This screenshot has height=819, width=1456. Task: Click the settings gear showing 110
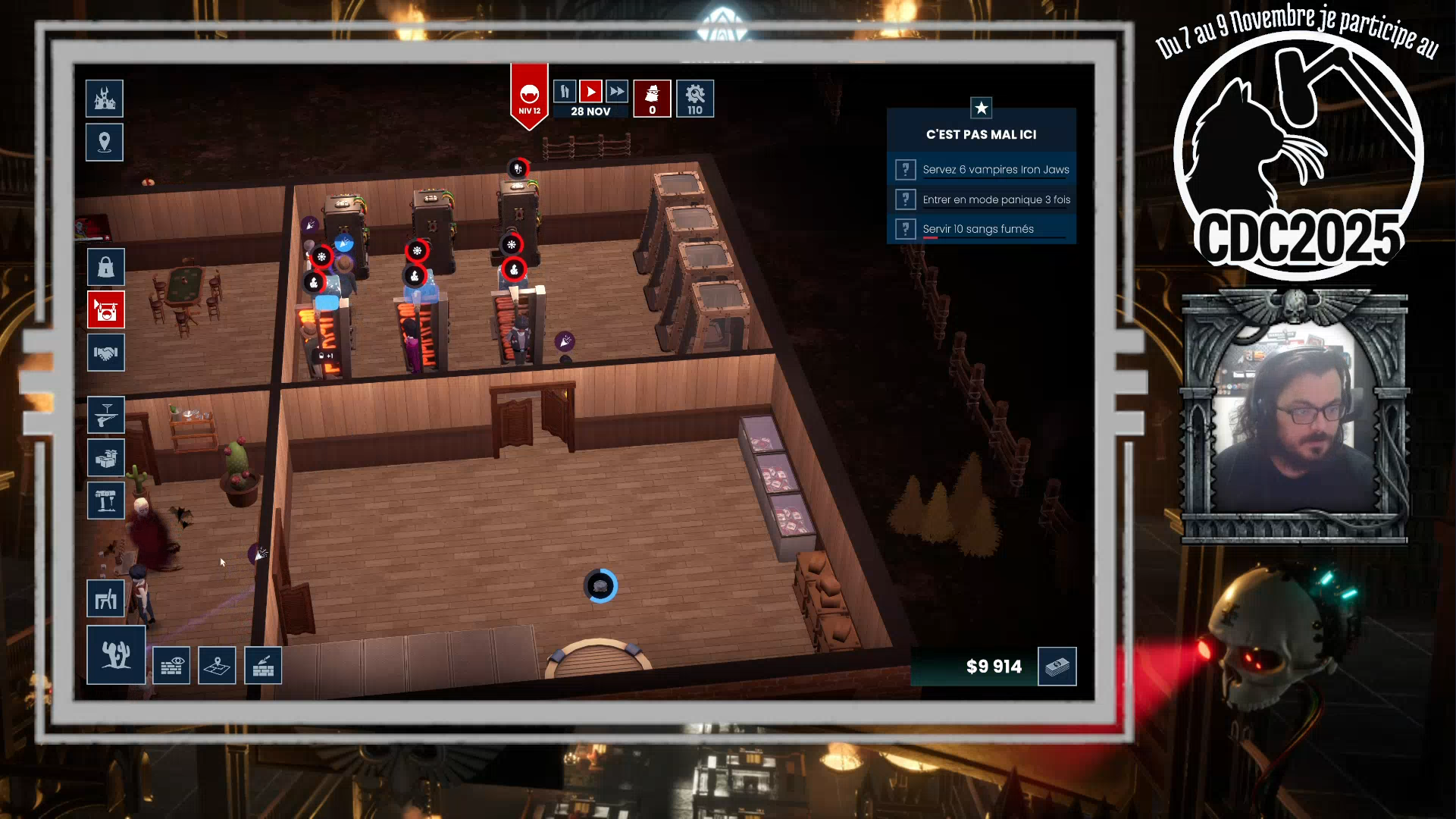pos(695,99)
